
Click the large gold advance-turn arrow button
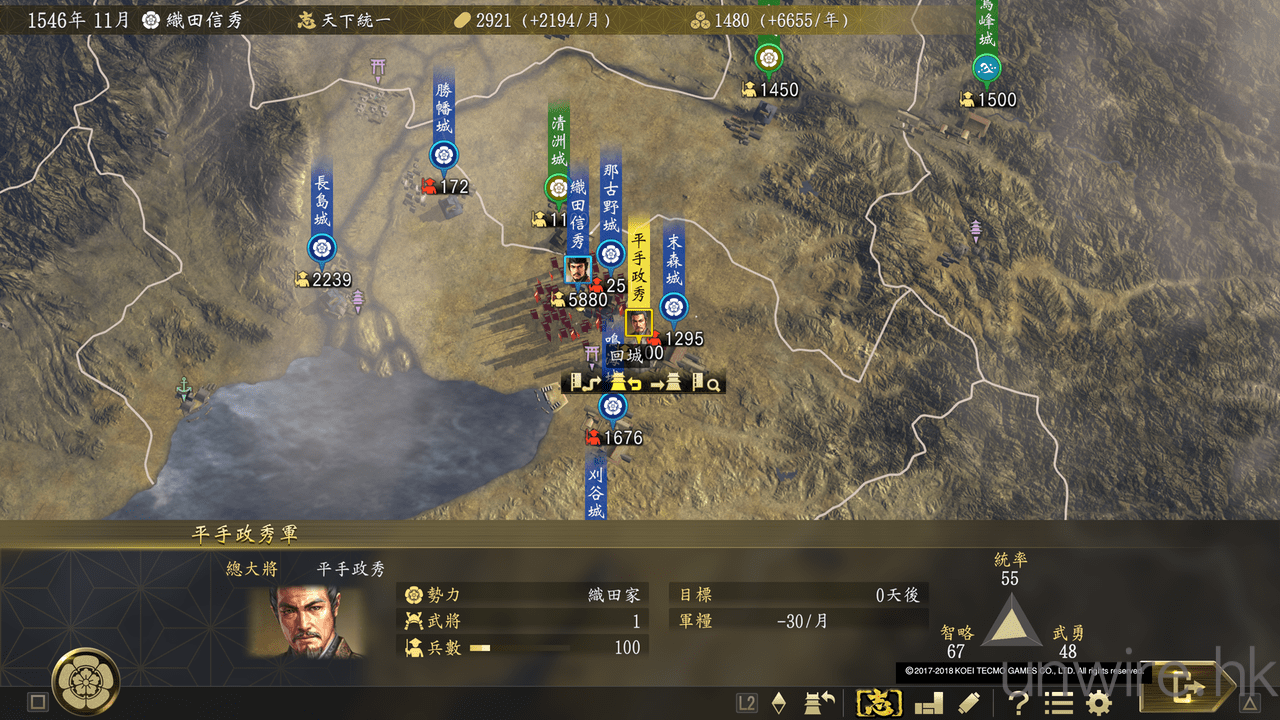coord(1190,689)
